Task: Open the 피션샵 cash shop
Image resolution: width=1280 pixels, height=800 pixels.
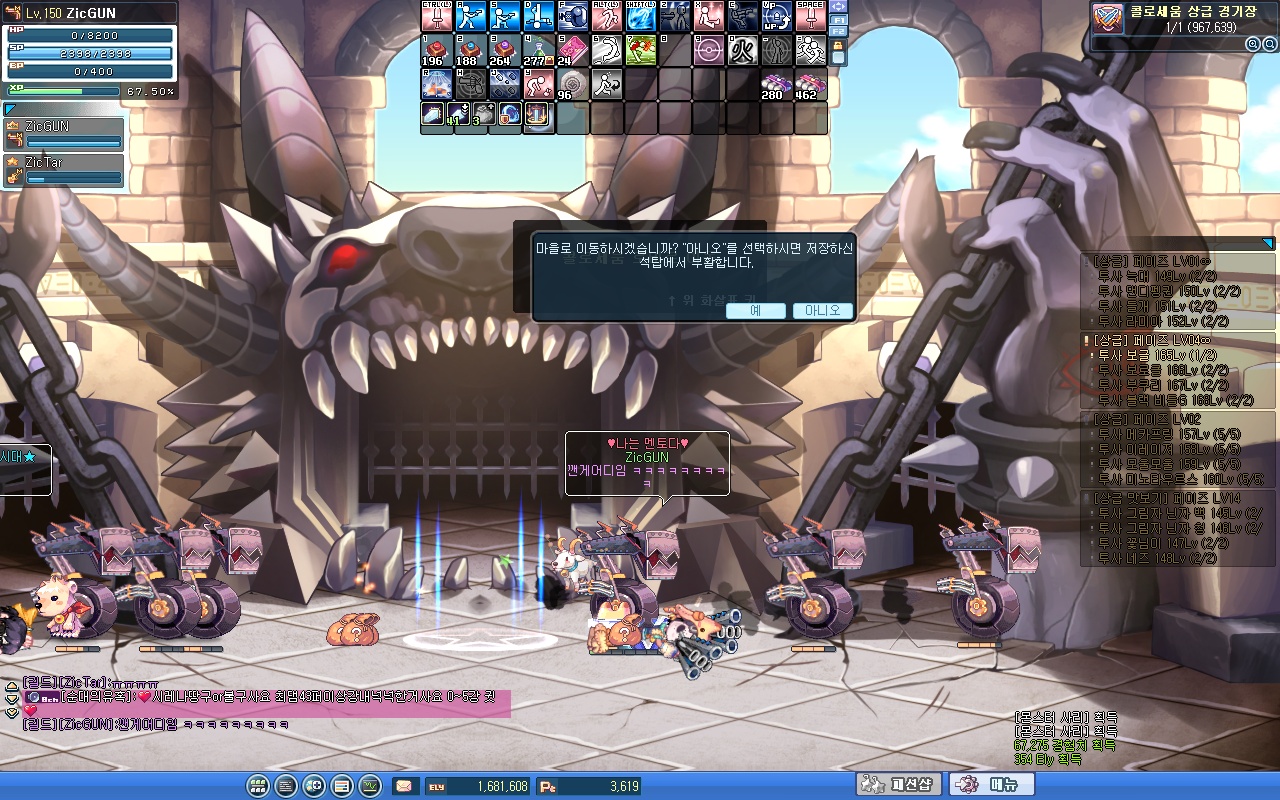Action: 899,785
